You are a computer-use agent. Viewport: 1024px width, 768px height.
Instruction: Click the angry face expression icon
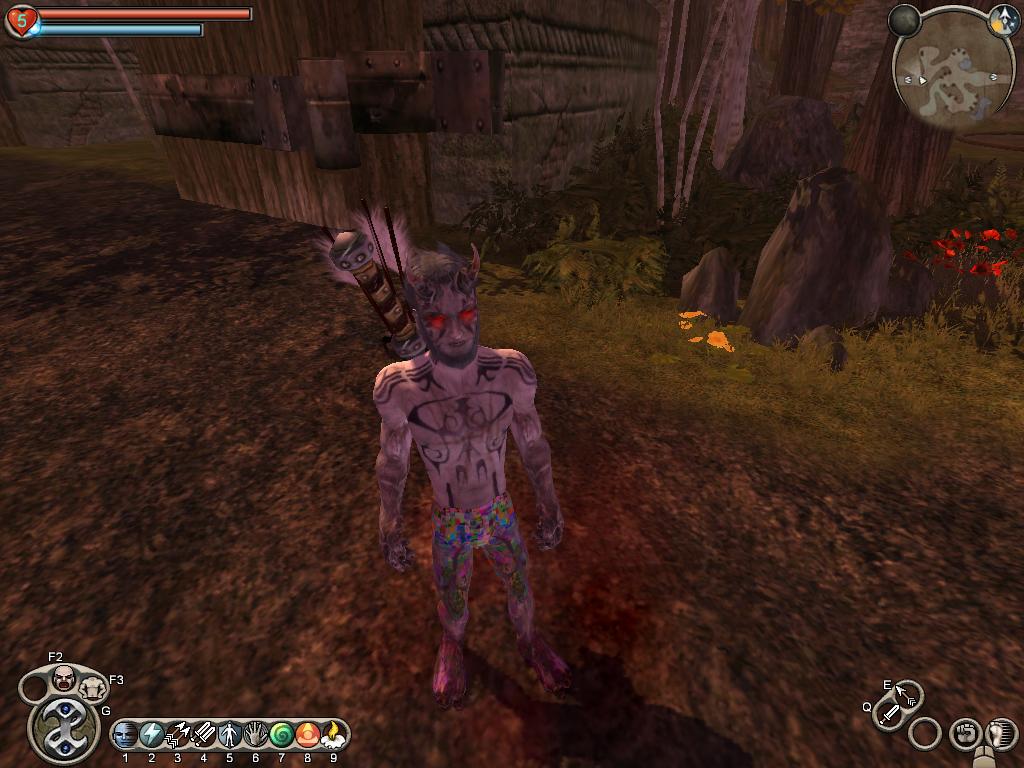(x=64, y=679)
